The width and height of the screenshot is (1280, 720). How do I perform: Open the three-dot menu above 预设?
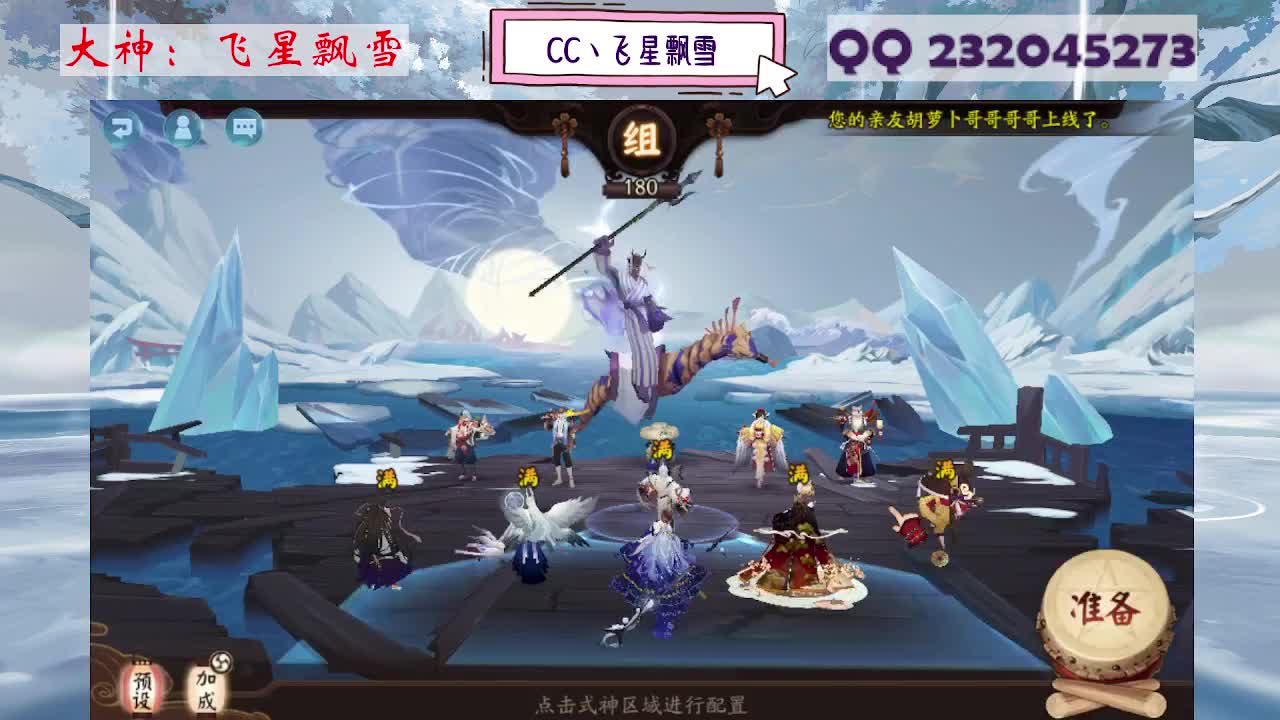[x=141, y=661]
